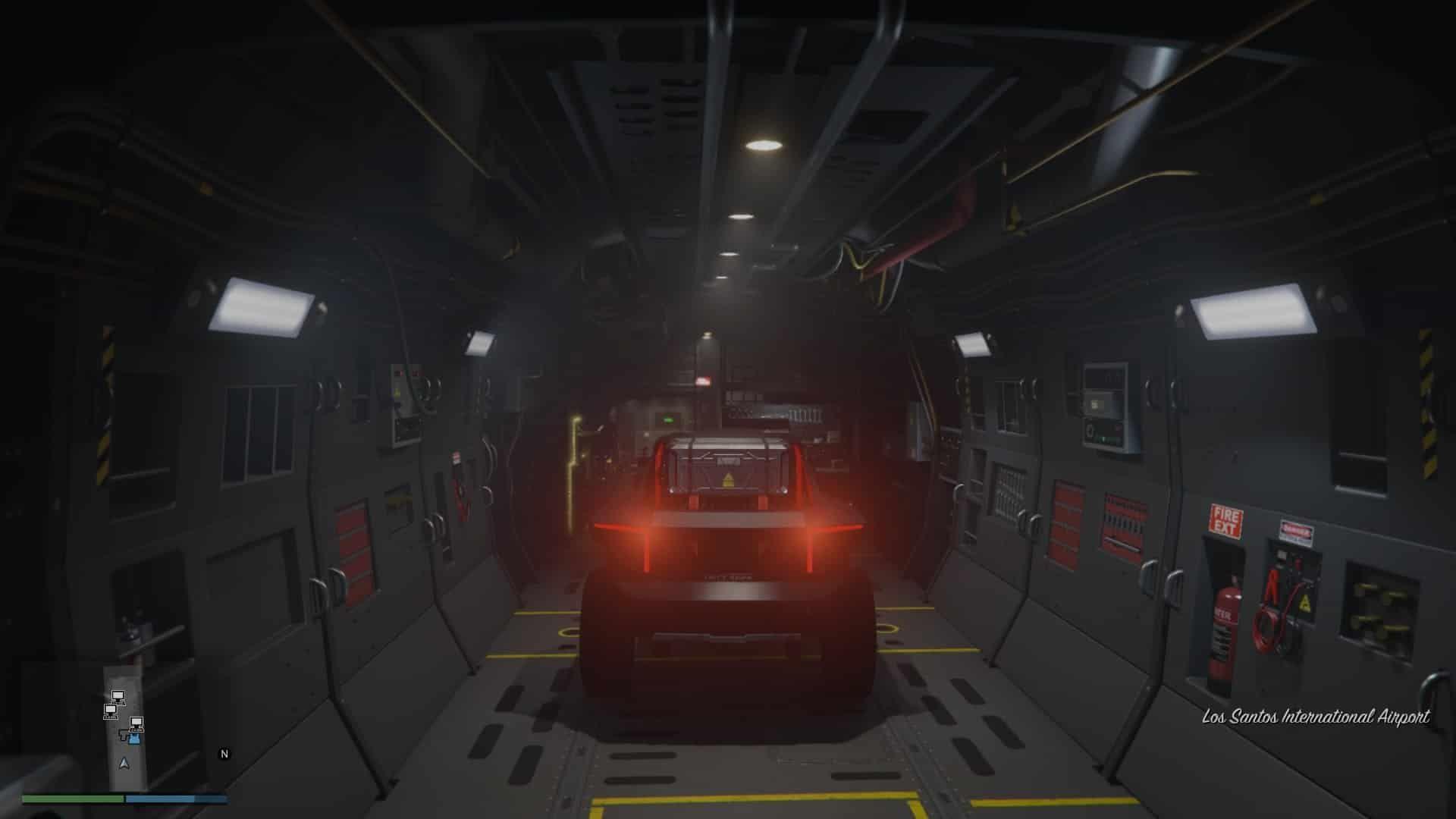Select the pistol icon on the minimap
The height and width of the screenshot is (819, 1456).
point(122,736)
